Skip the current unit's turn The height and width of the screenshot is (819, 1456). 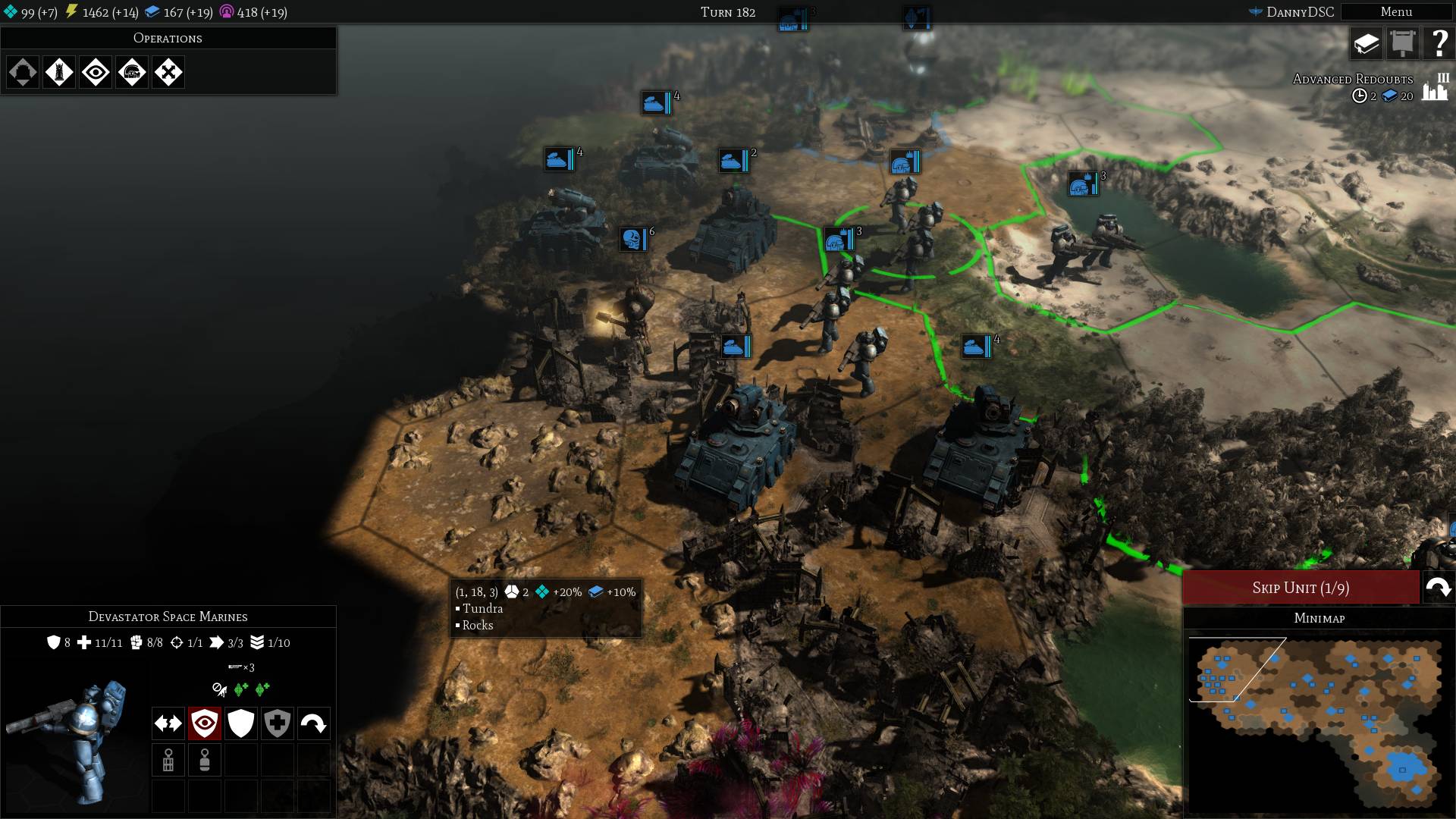coord(1301,588)
